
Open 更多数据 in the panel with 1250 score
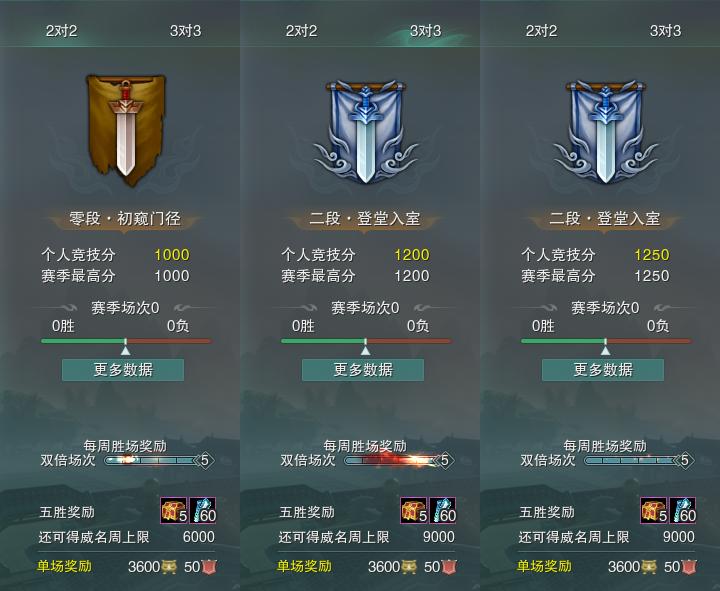coord(603,369)
